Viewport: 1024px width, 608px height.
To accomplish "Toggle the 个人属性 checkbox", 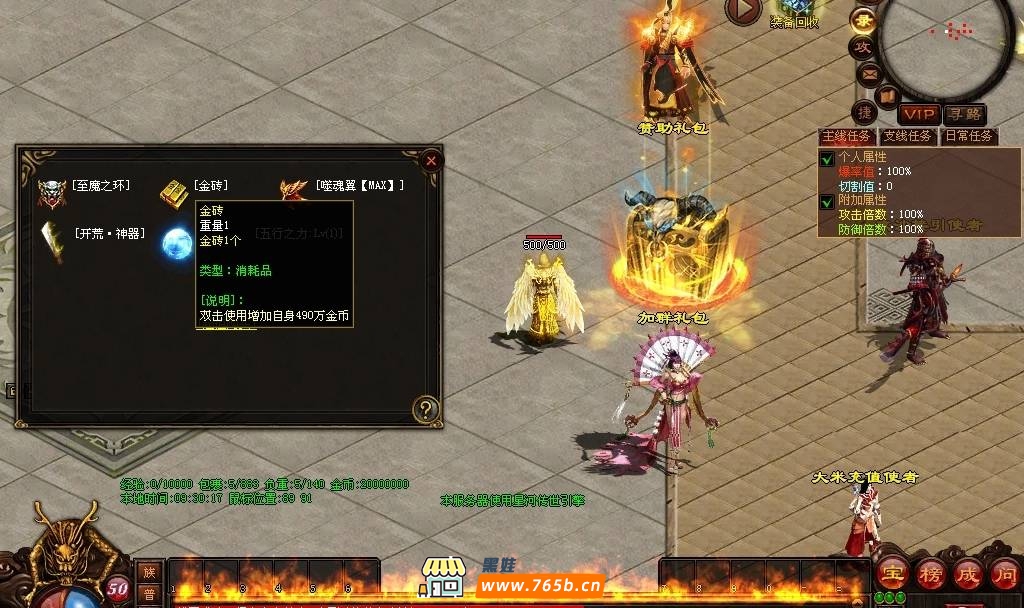I will tap(827, 159).
